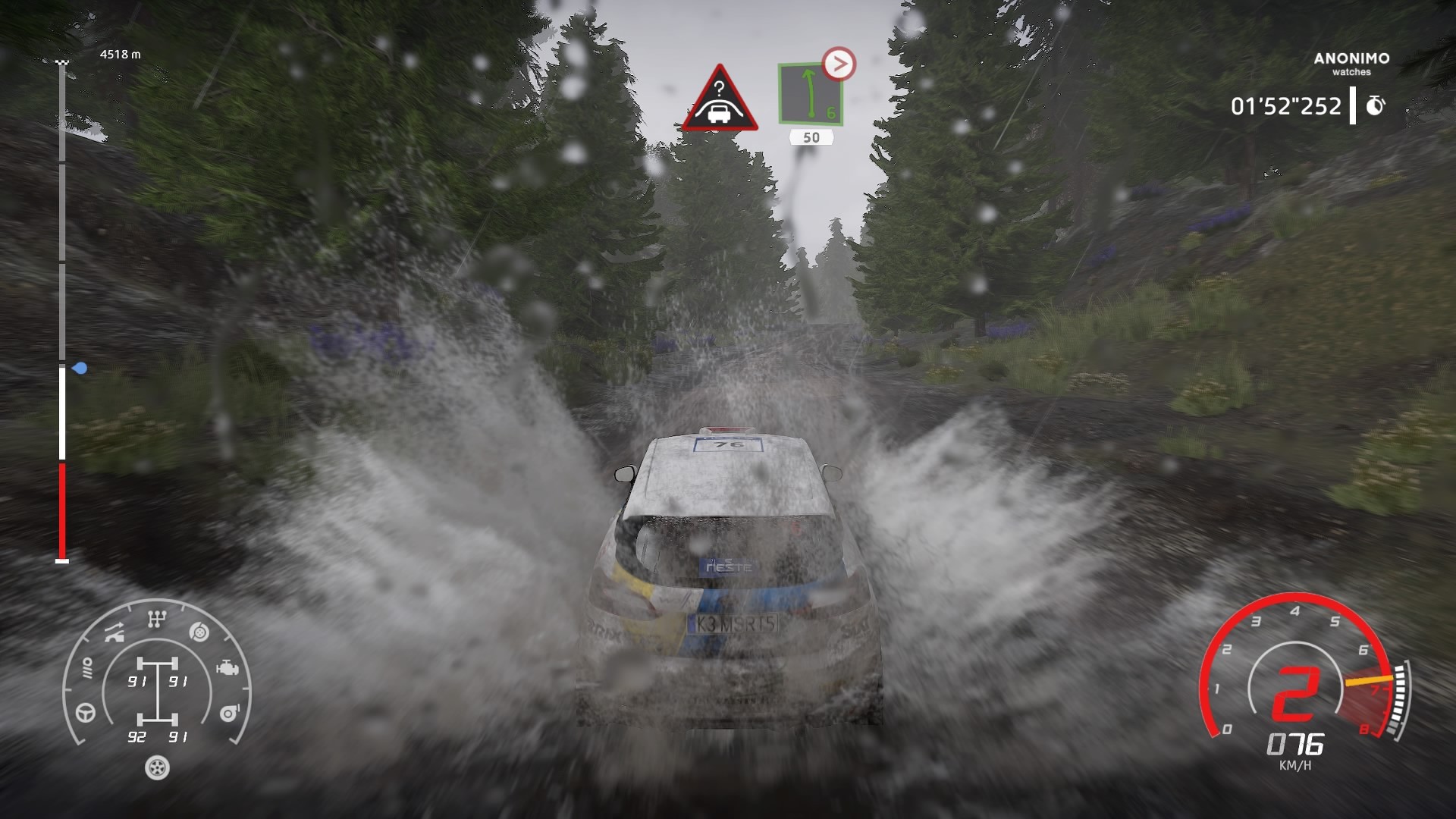
Task: Select the brake disc status icon
Action: pos(199,631)
